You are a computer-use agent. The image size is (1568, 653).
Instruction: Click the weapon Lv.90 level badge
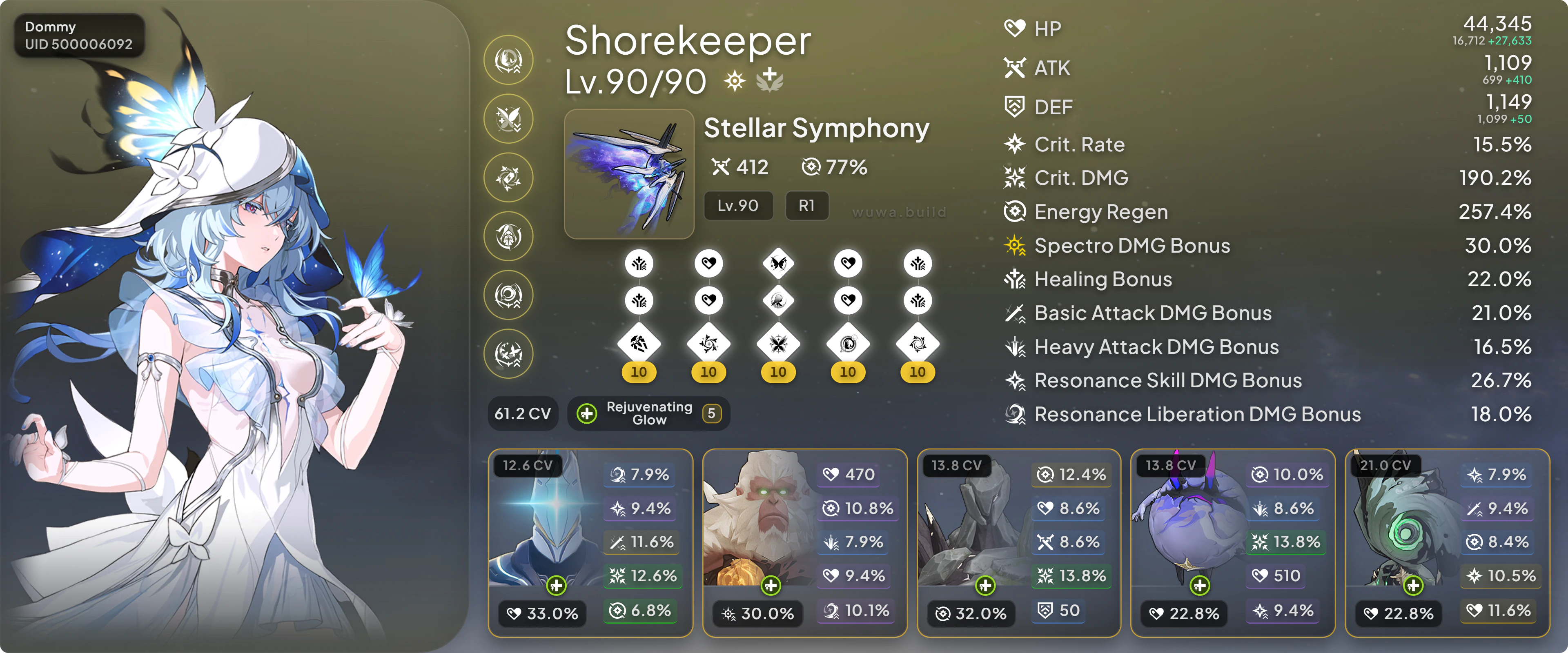tap(738, 206)
